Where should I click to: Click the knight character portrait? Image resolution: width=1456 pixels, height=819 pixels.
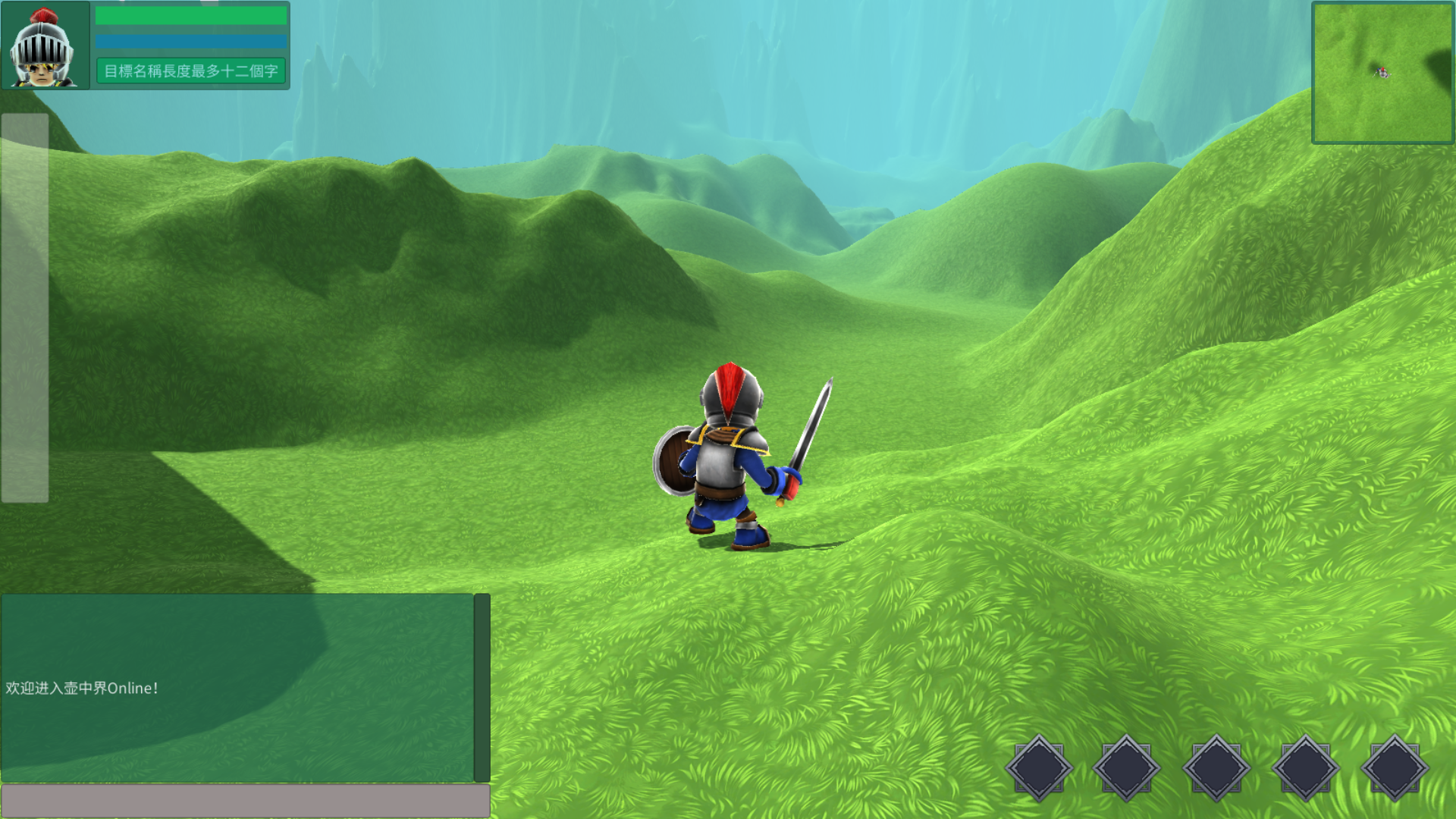point(43,47)
